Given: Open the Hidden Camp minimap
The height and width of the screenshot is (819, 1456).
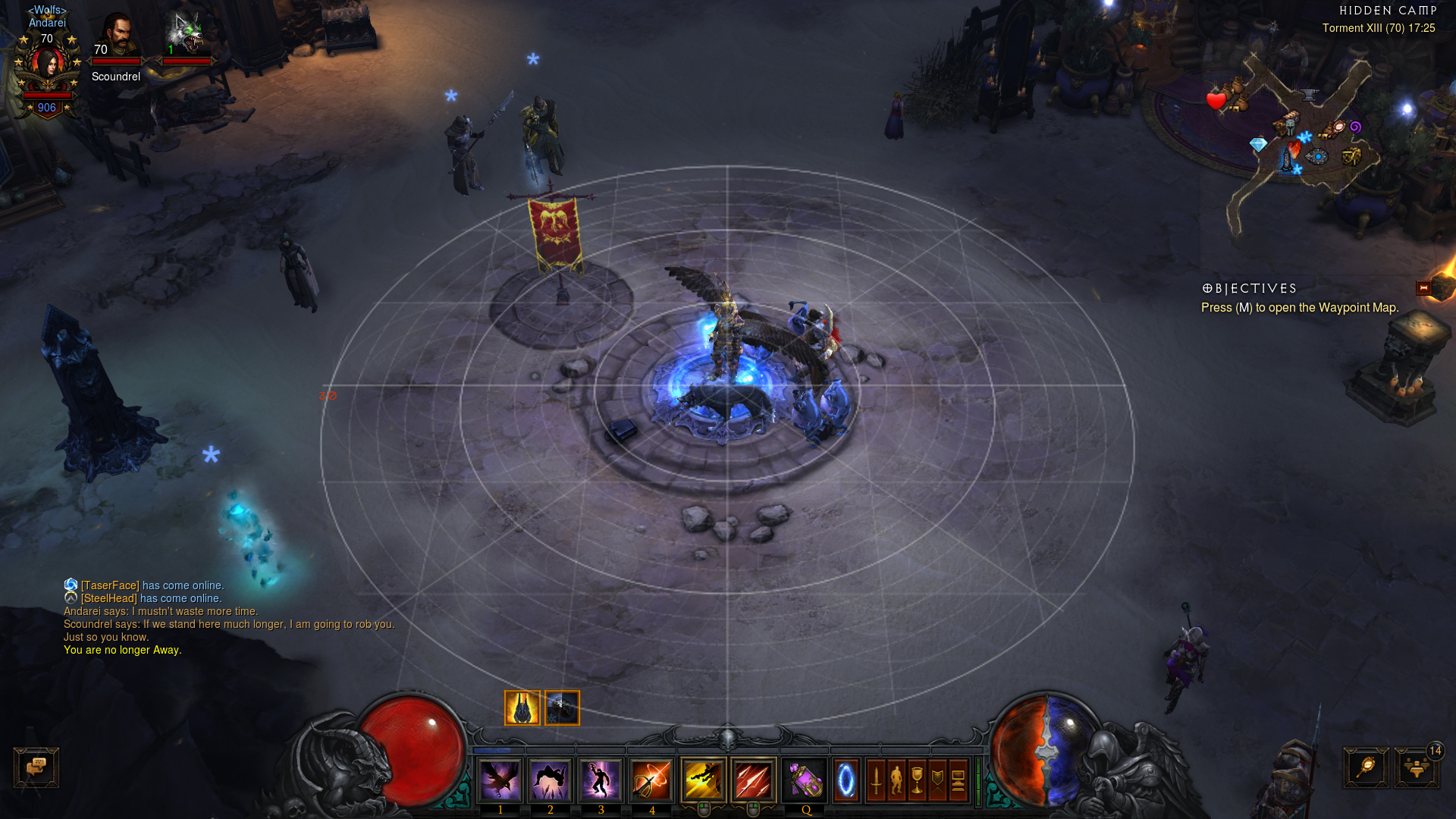Looking at the screenshot, I should 1301,136.
